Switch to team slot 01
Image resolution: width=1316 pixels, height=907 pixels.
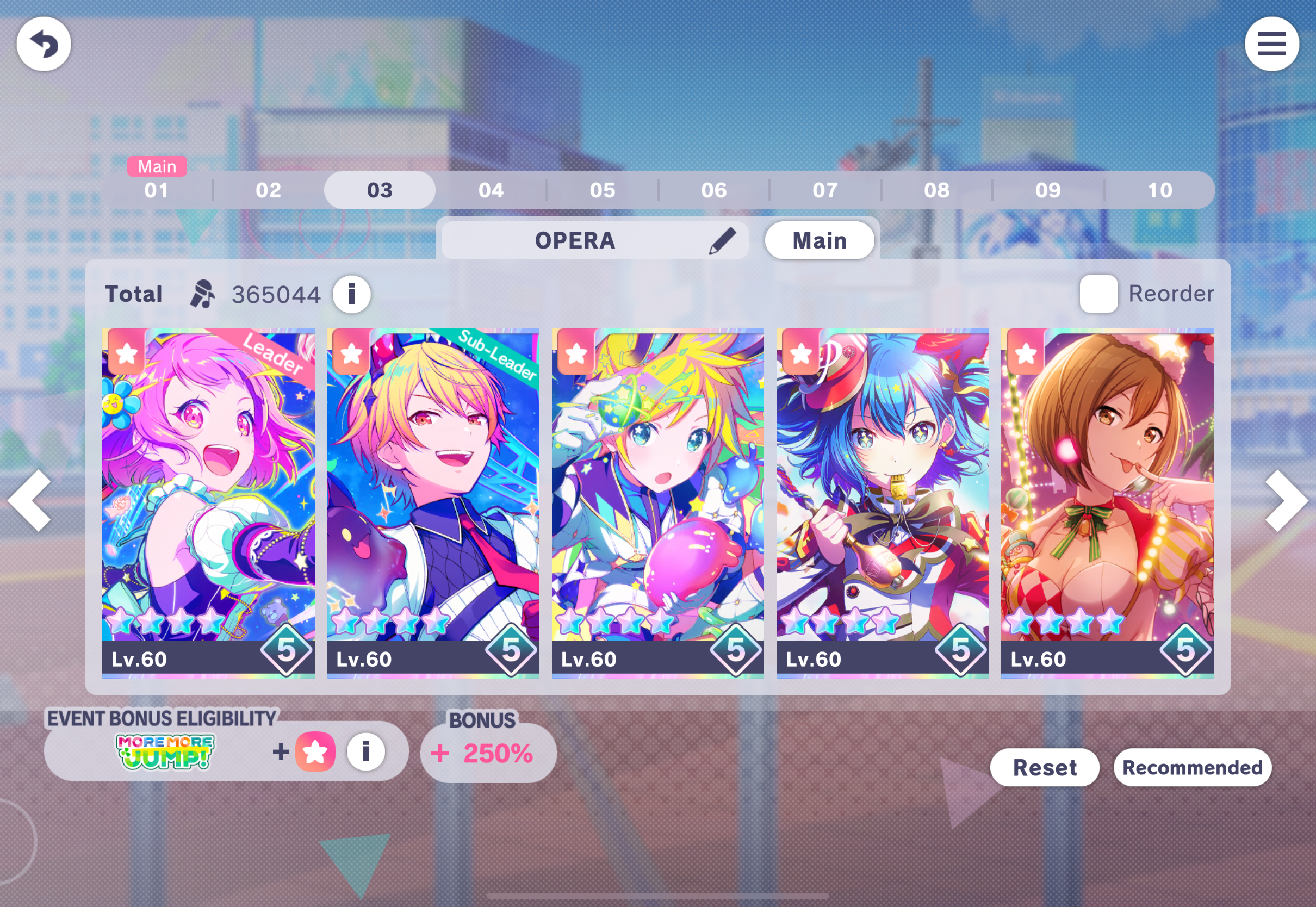156,190
